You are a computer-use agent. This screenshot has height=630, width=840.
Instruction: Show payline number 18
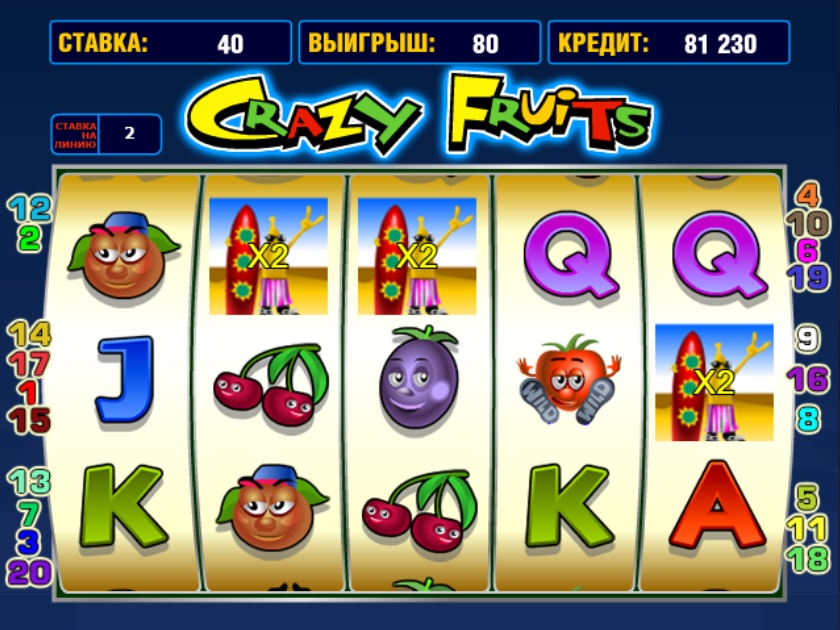807,558
